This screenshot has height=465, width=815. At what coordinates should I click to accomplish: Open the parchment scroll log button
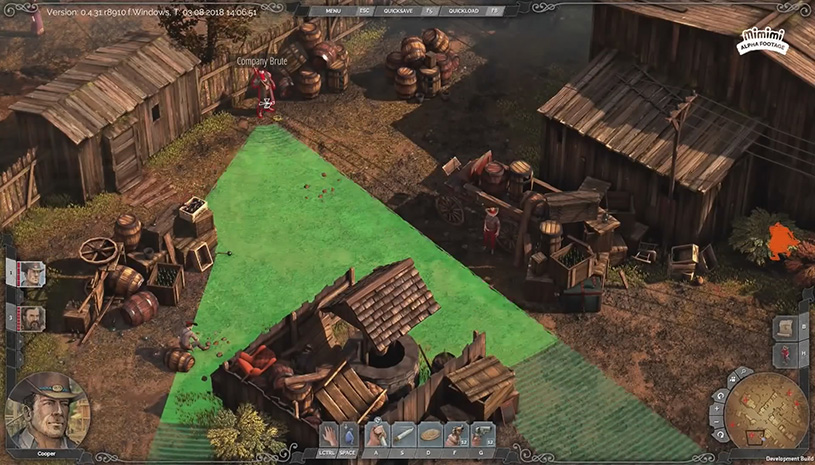click(786, 329)
